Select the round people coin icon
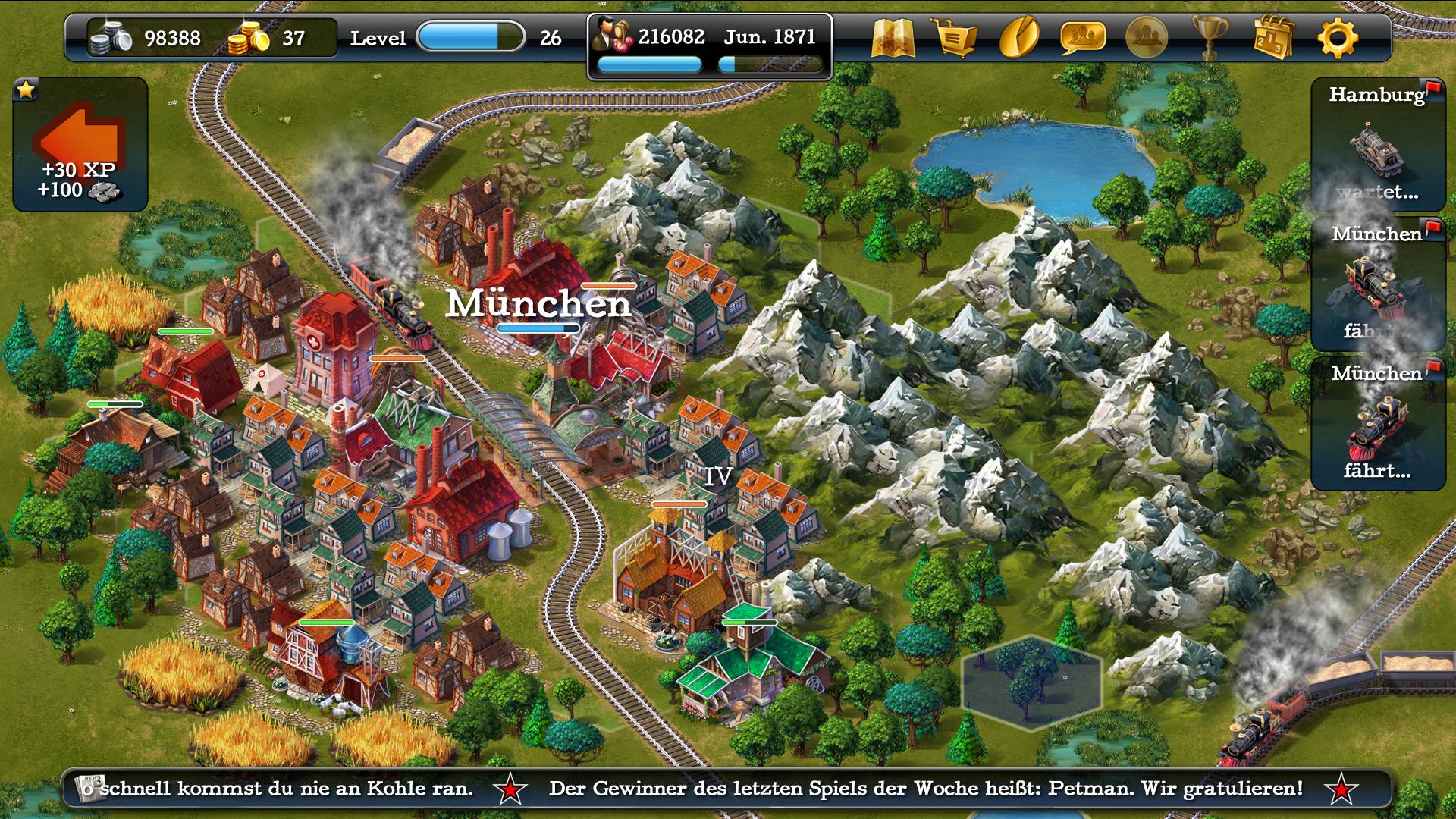Image resolution: width=1456 pixels, height=819 pixels. (1146, 37)
